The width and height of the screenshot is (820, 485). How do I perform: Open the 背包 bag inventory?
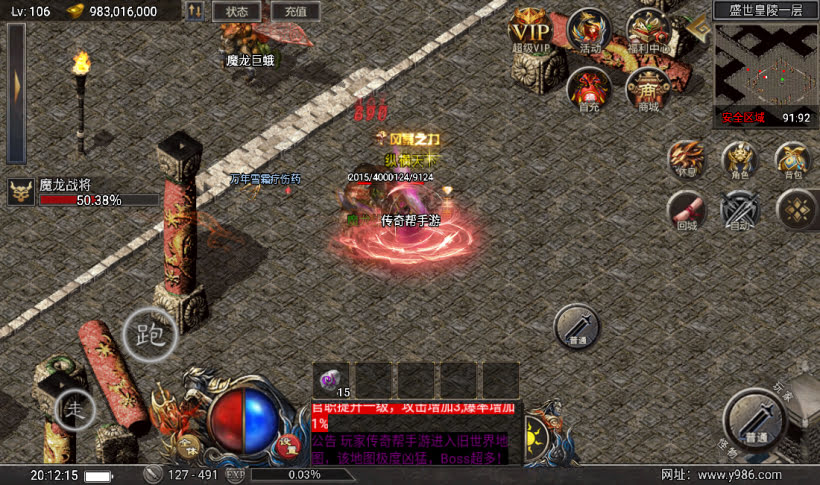tap(794, 160)
